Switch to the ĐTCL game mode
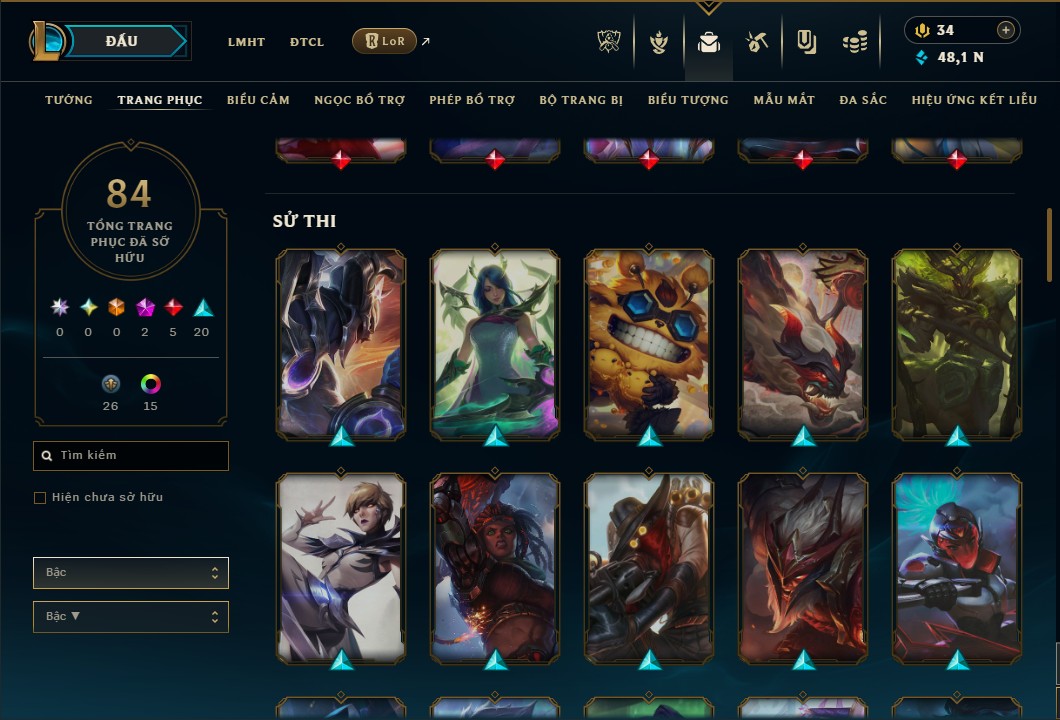Viewport: 1060px width, 720px height. [306, 42]
